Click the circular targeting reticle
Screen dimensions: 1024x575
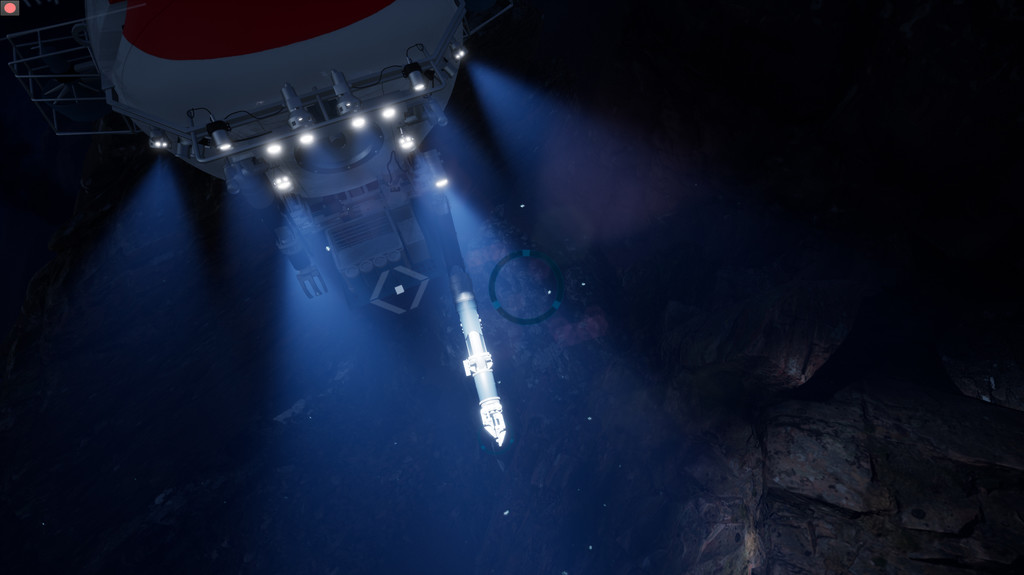(525, 287)
